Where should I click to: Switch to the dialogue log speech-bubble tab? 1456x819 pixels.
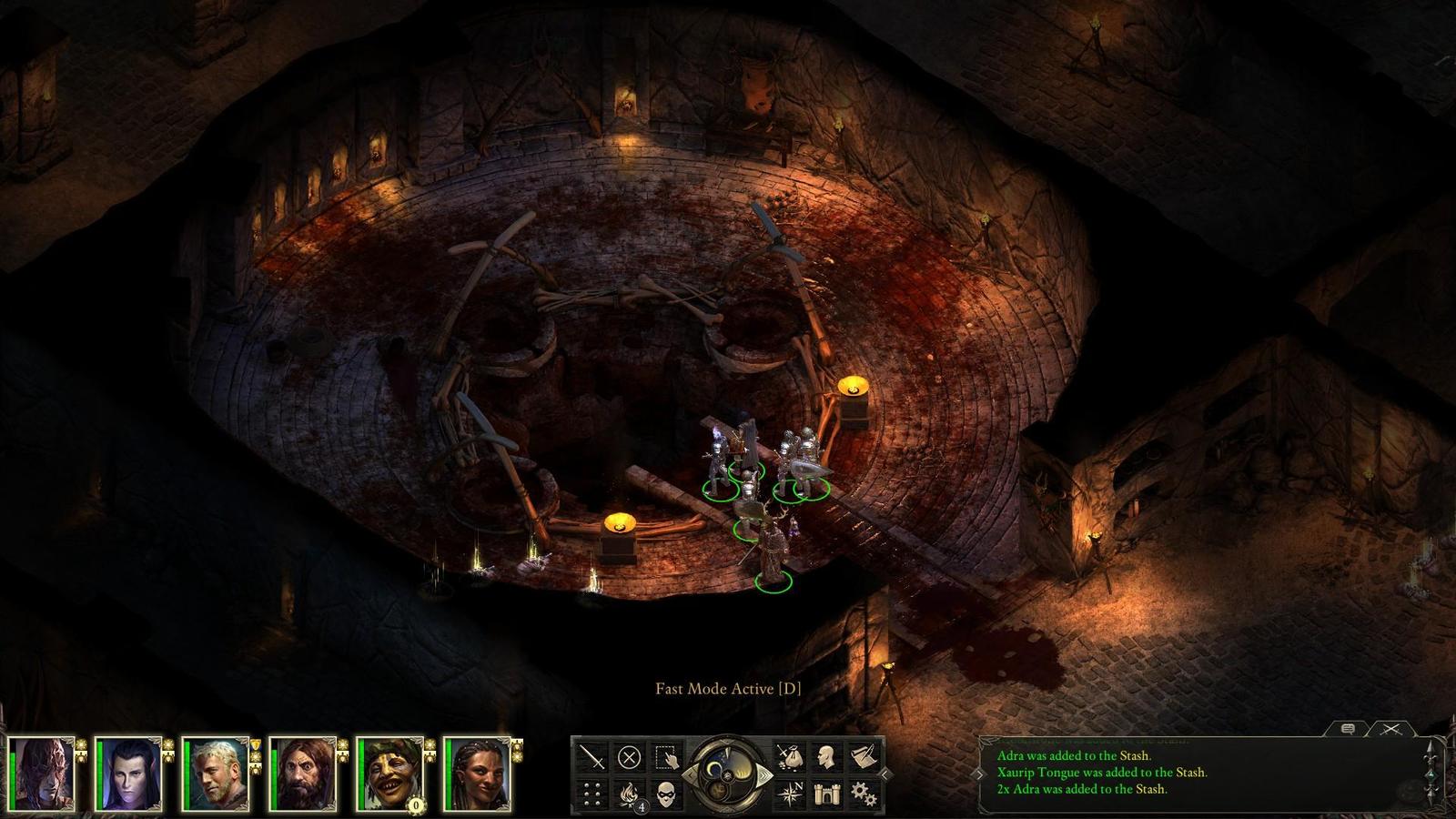pyautogui.click(x=1349, y=729)
